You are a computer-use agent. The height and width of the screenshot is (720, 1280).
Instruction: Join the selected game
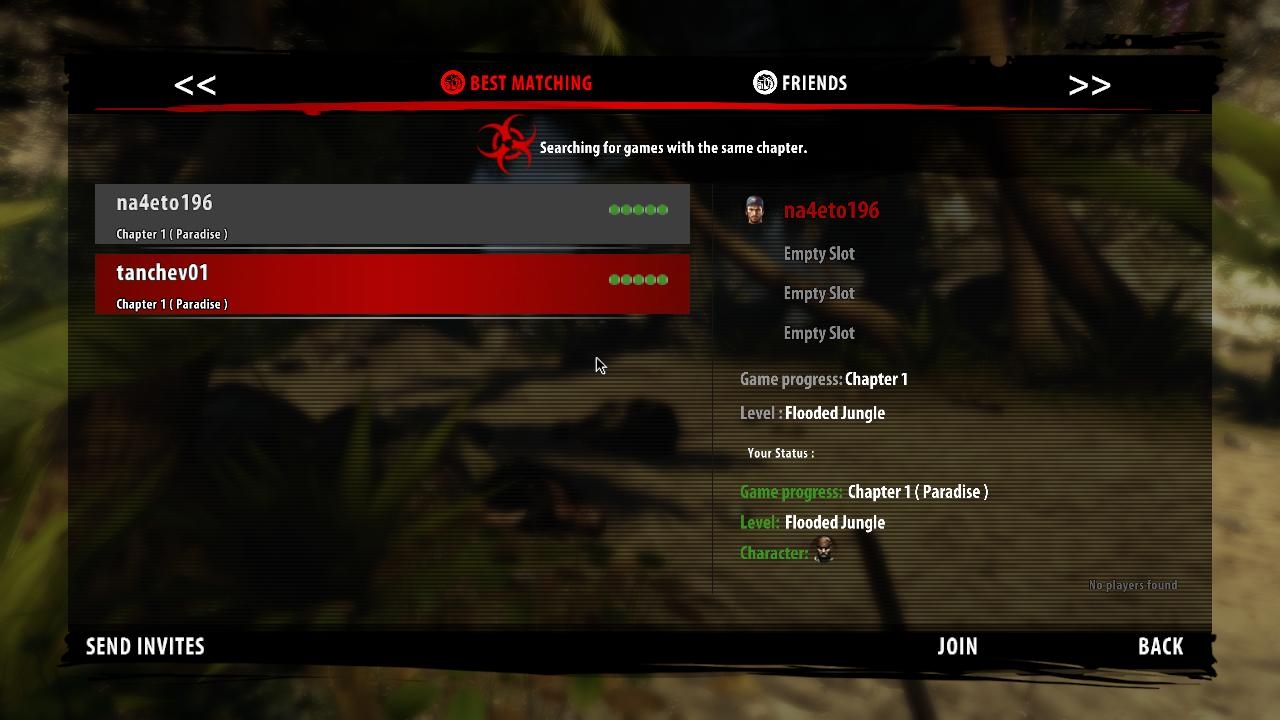pos(957,646)
